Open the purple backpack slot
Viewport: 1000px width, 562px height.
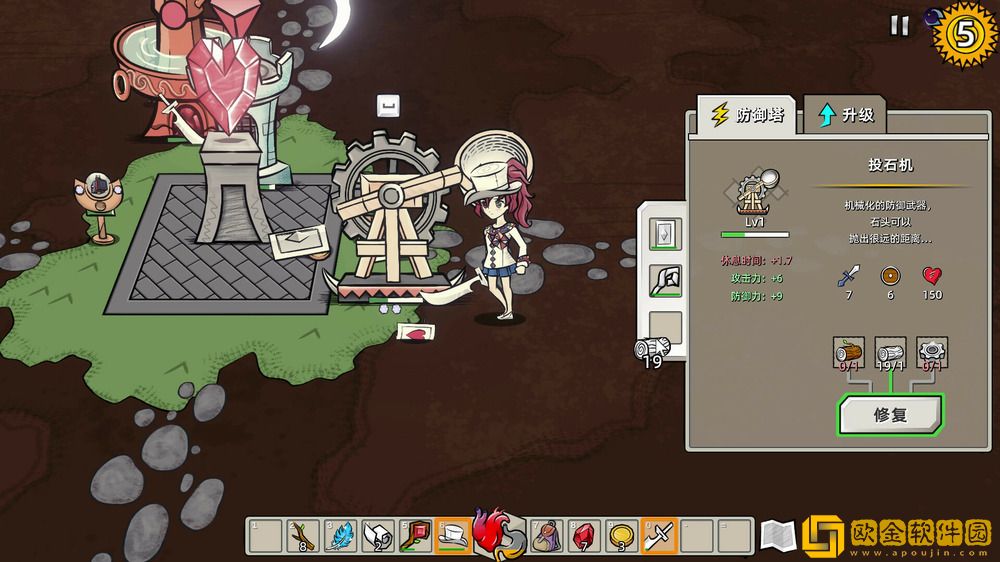point(546,536)
